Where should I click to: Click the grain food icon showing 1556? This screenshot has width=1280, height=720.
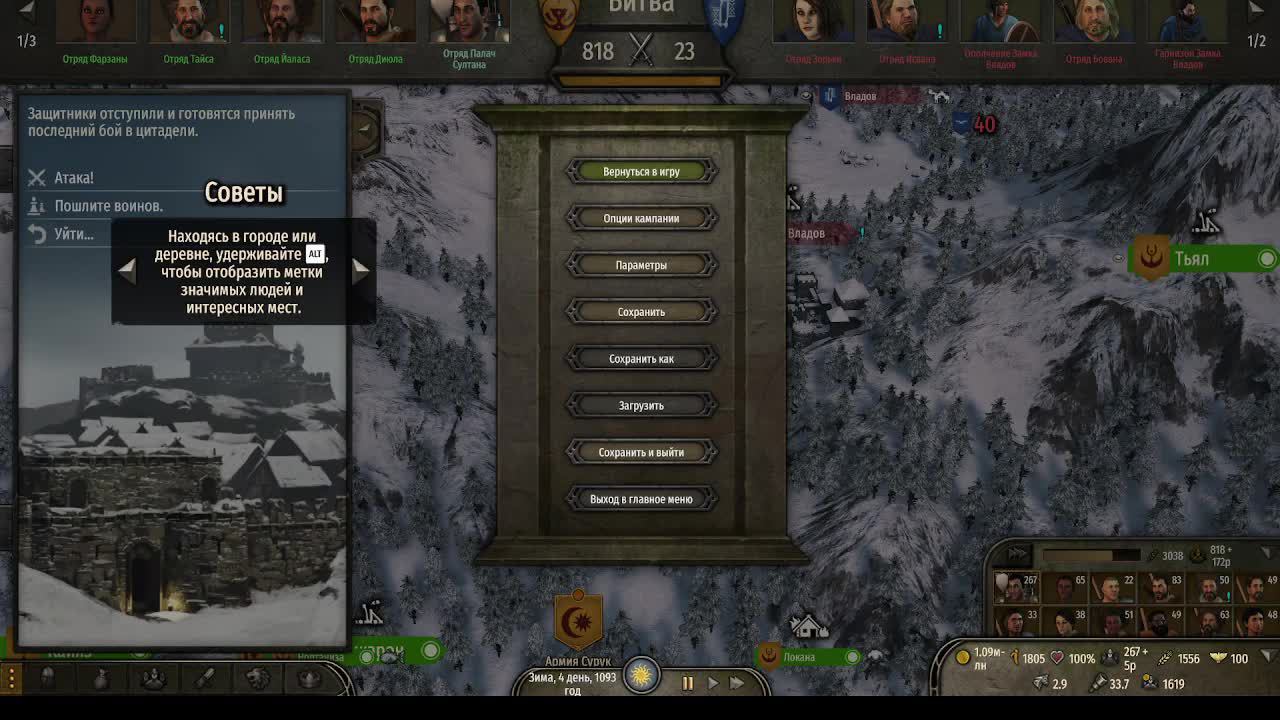(1164, 658)
